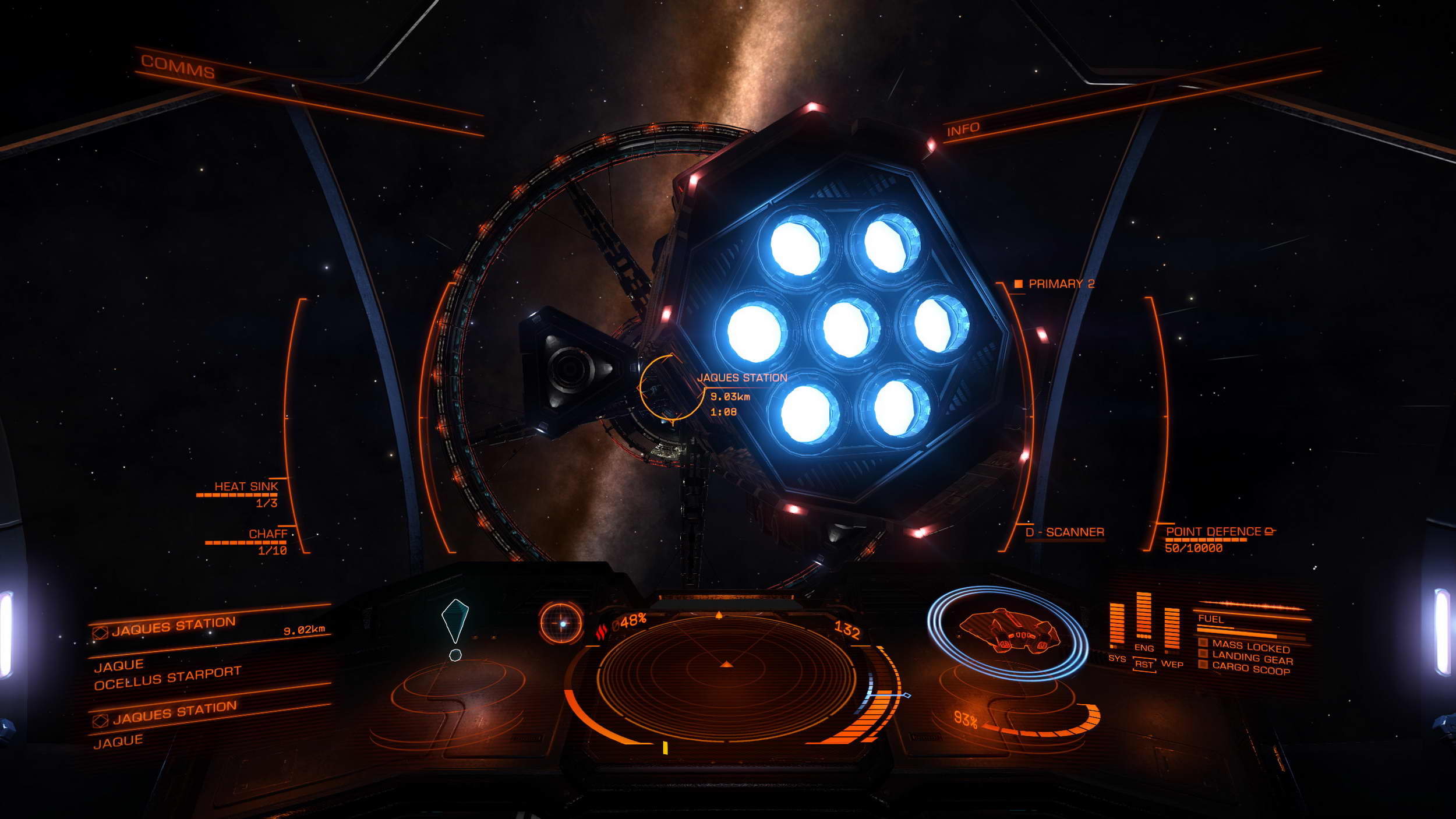Click the navigation compass dial
Viewport: 1456px width, 819px height.
click(561, 623)
